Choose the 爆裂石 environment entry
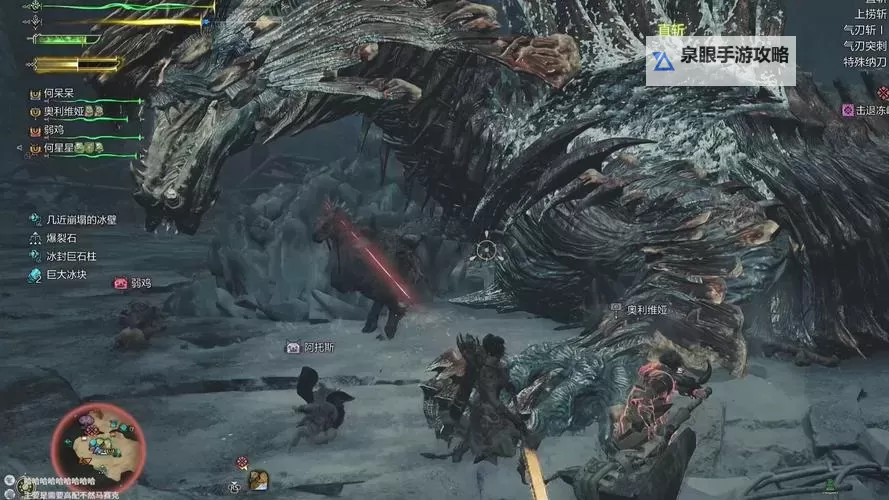This screenshot has width=889, height=500. [60, 237]
